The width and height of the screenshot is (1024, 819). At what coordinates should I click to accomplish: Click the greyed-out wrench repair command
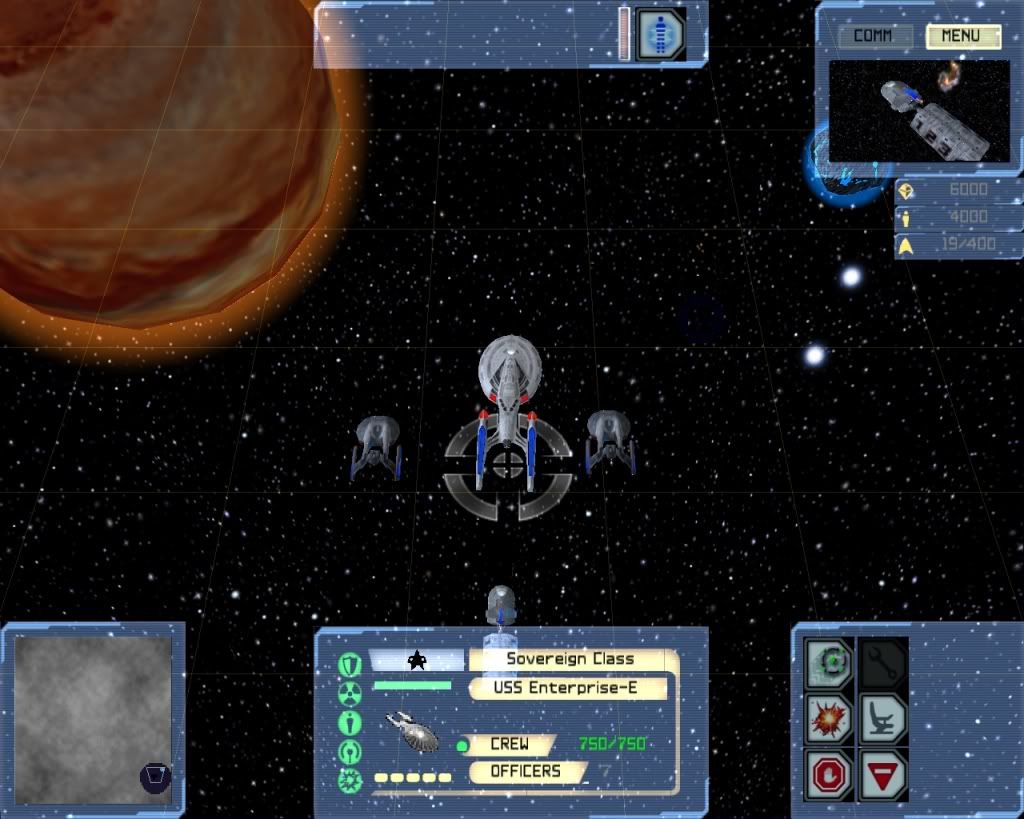[884, 662]
